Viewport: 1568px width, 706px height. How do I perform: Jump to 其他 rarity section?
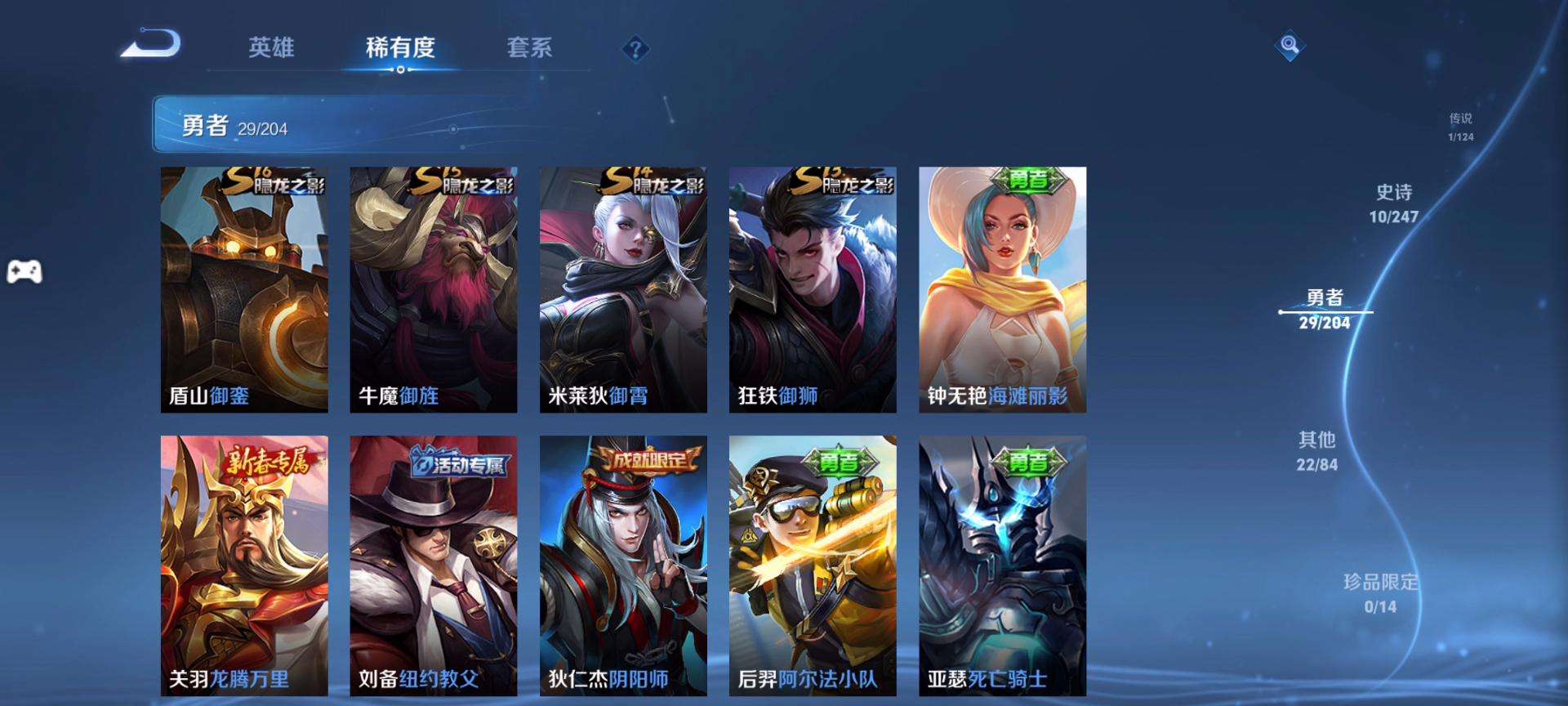coord(1316,451)
